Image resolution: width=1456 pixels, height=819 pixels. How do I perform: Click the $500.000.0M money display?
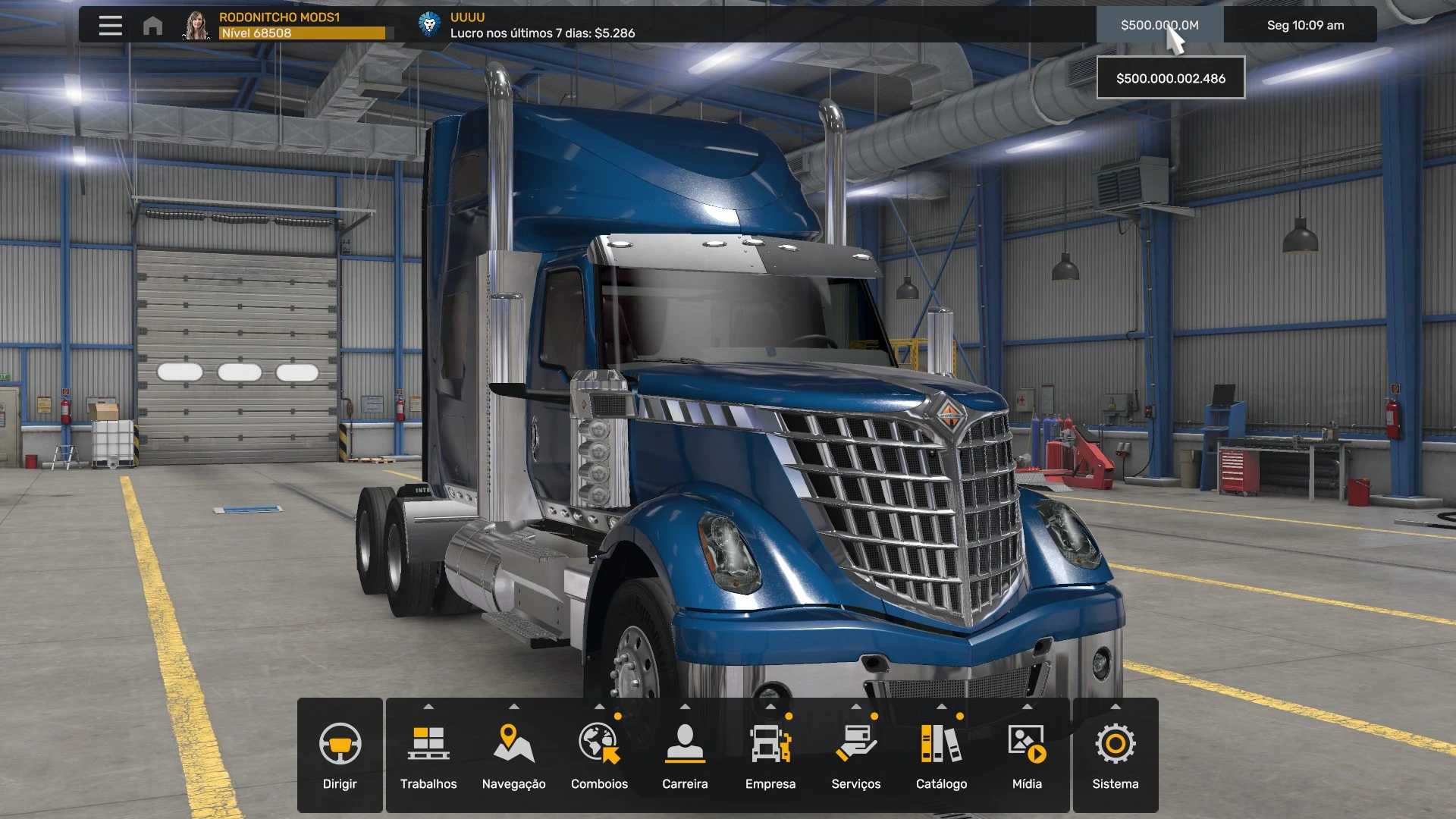[x=1159, y=25]
